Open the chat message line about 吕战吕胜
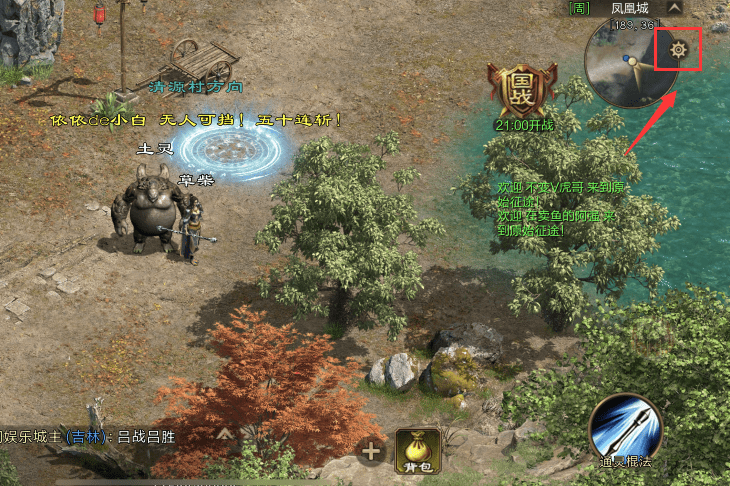The height and width of the screenshot is (486, 730). (x=100, y=436)
